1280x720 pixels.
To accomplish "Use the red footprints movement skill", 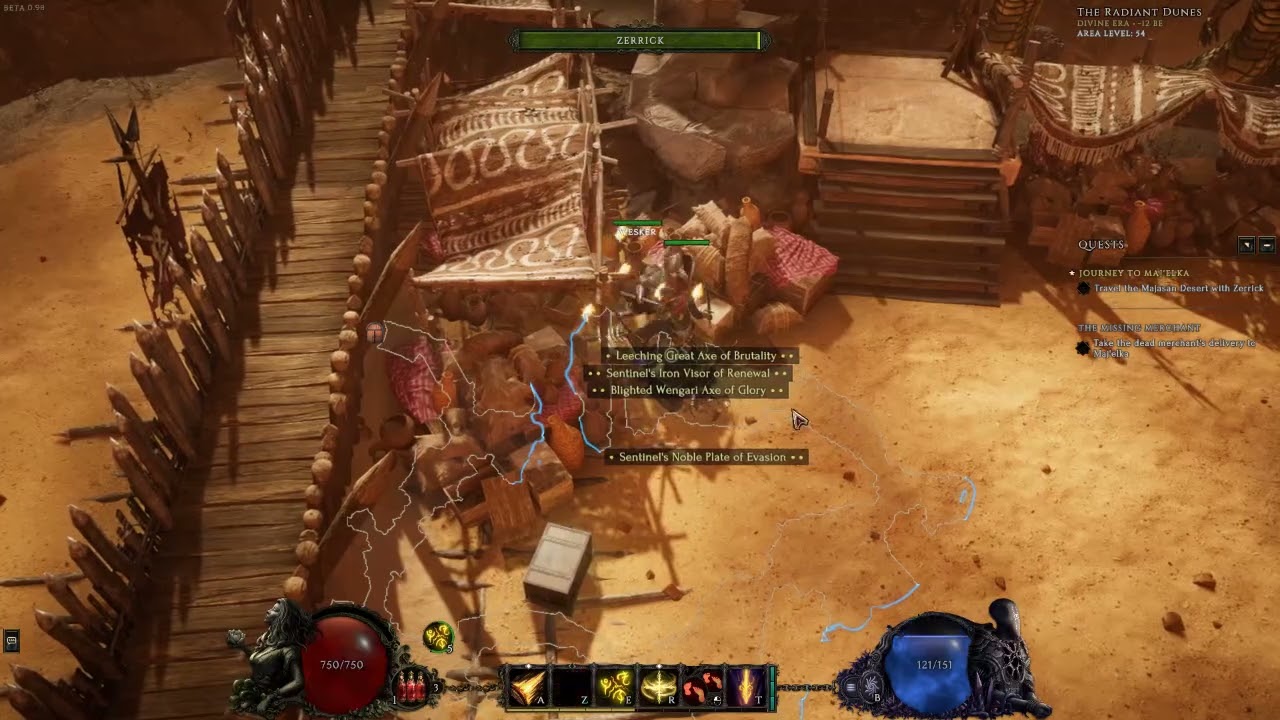I will click(x=703, y=687).
